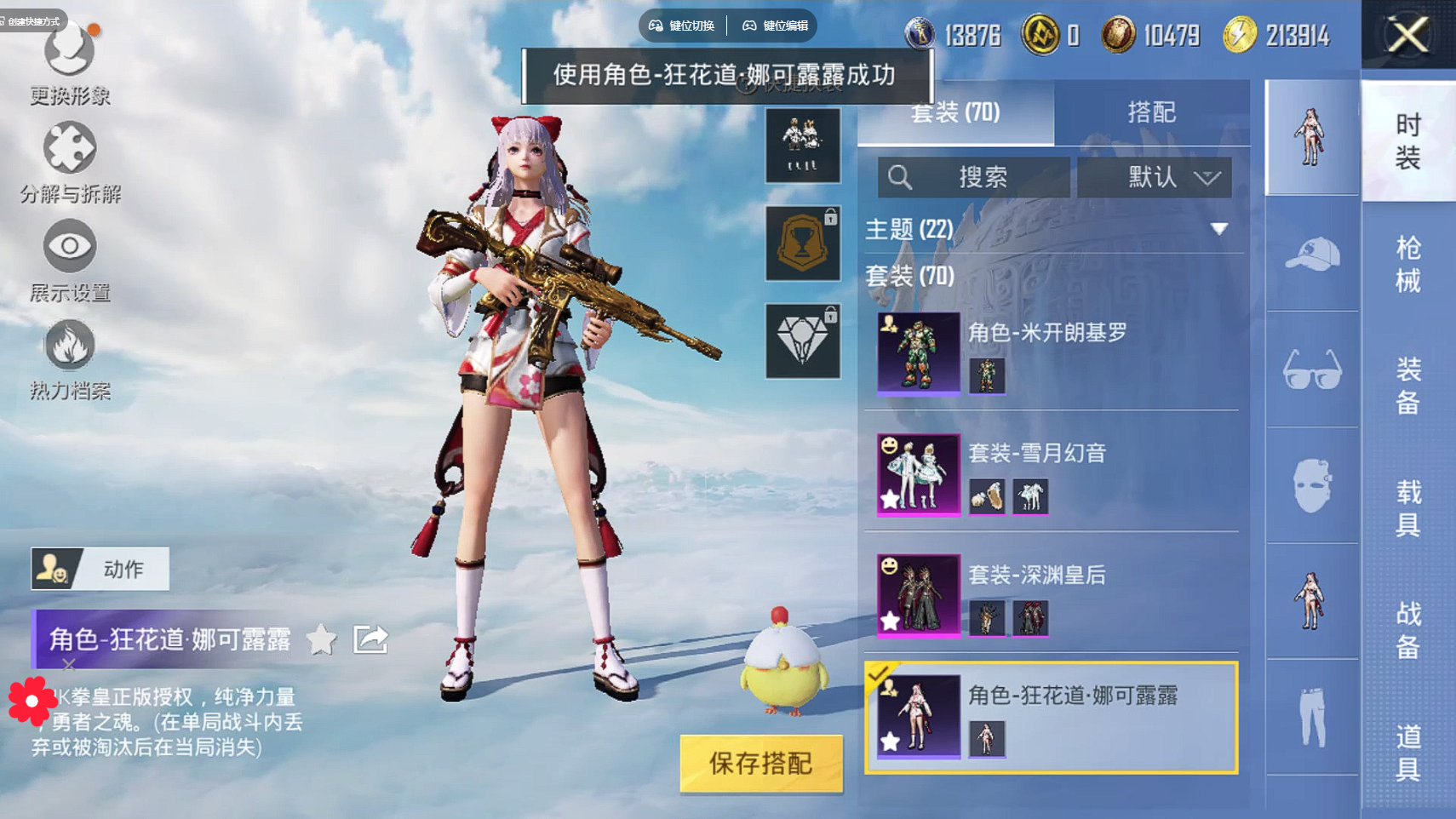This screenshot has width=1456, height=819.
Task: Open the 载具 vehicle category
Action: coord(1407,507)
